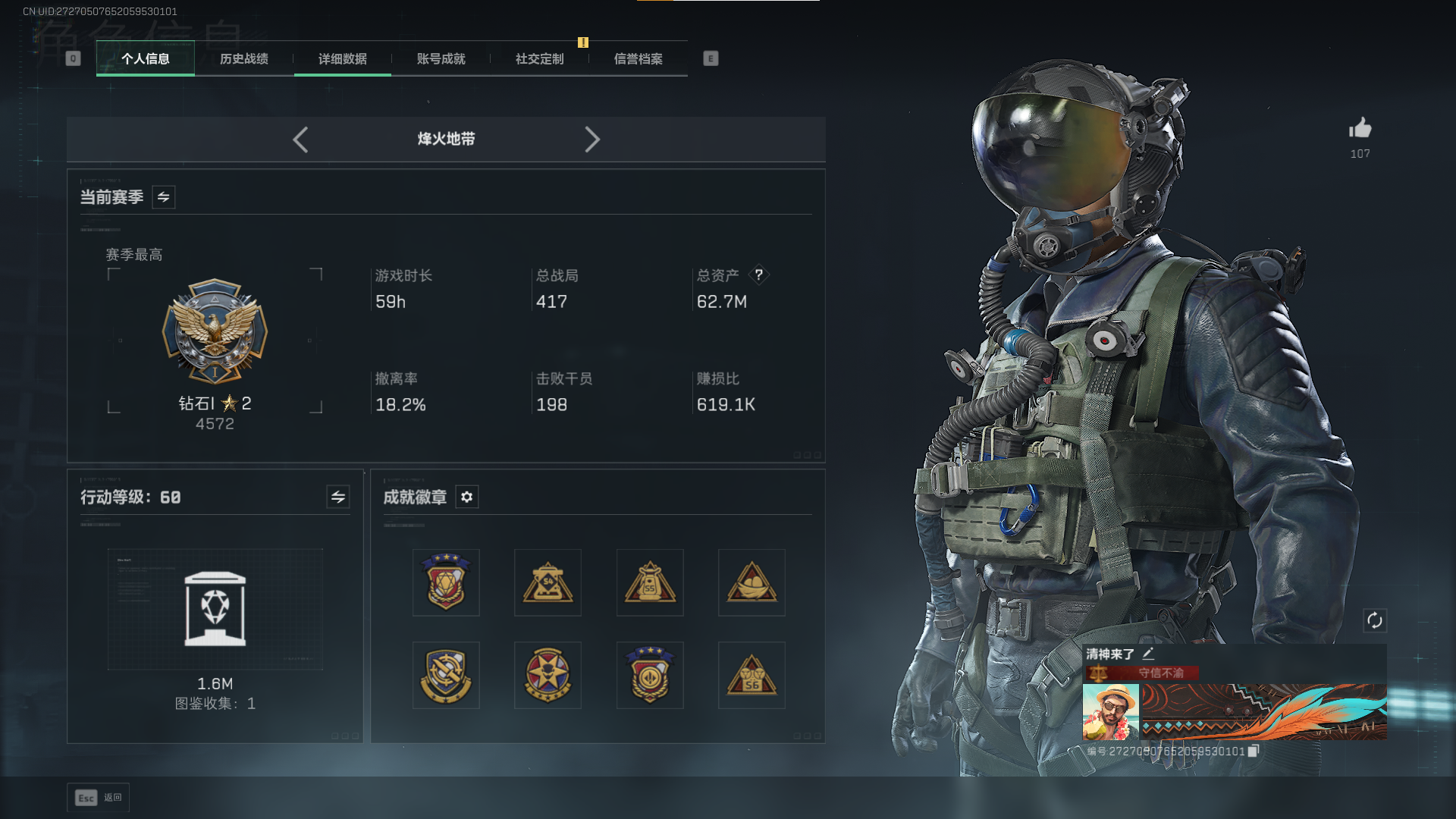
Task: Edit the nickname 清神来了 with the pencil
Action: (1149, 654)
